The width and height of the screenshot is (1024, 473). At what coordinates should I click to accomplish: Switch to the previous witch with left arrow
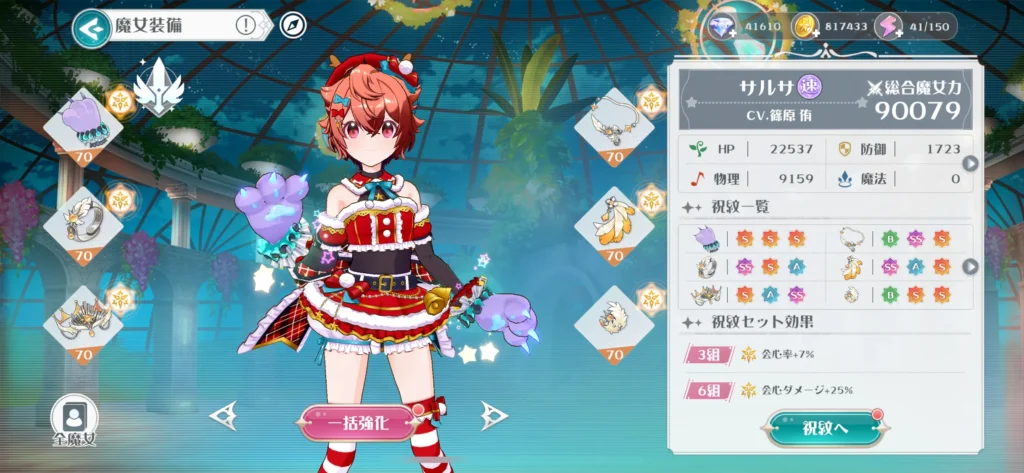[223, 415]
